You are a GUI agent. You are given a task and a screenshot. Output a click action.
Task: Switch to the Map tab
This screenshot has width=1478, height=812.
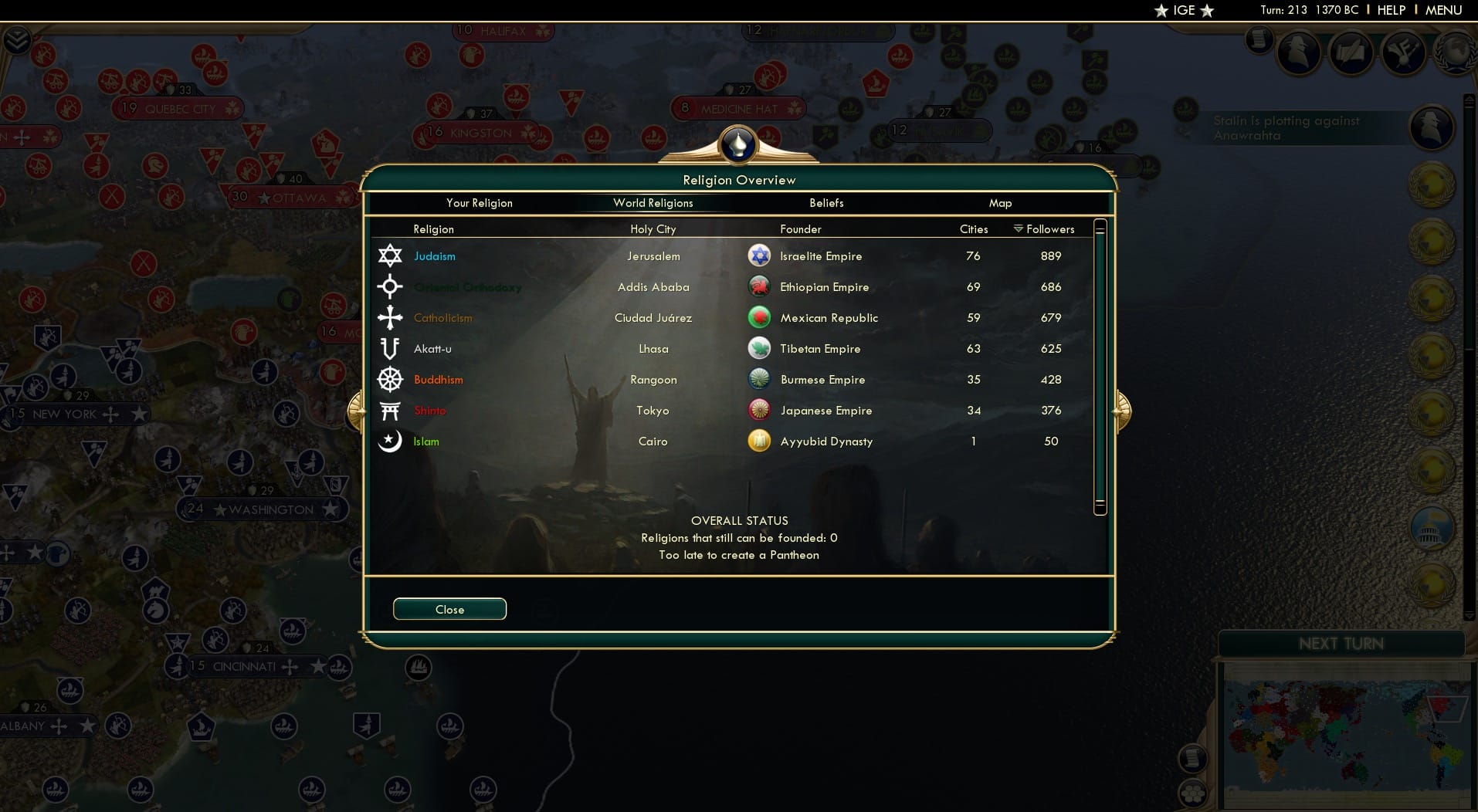(x=1001, y=203)
